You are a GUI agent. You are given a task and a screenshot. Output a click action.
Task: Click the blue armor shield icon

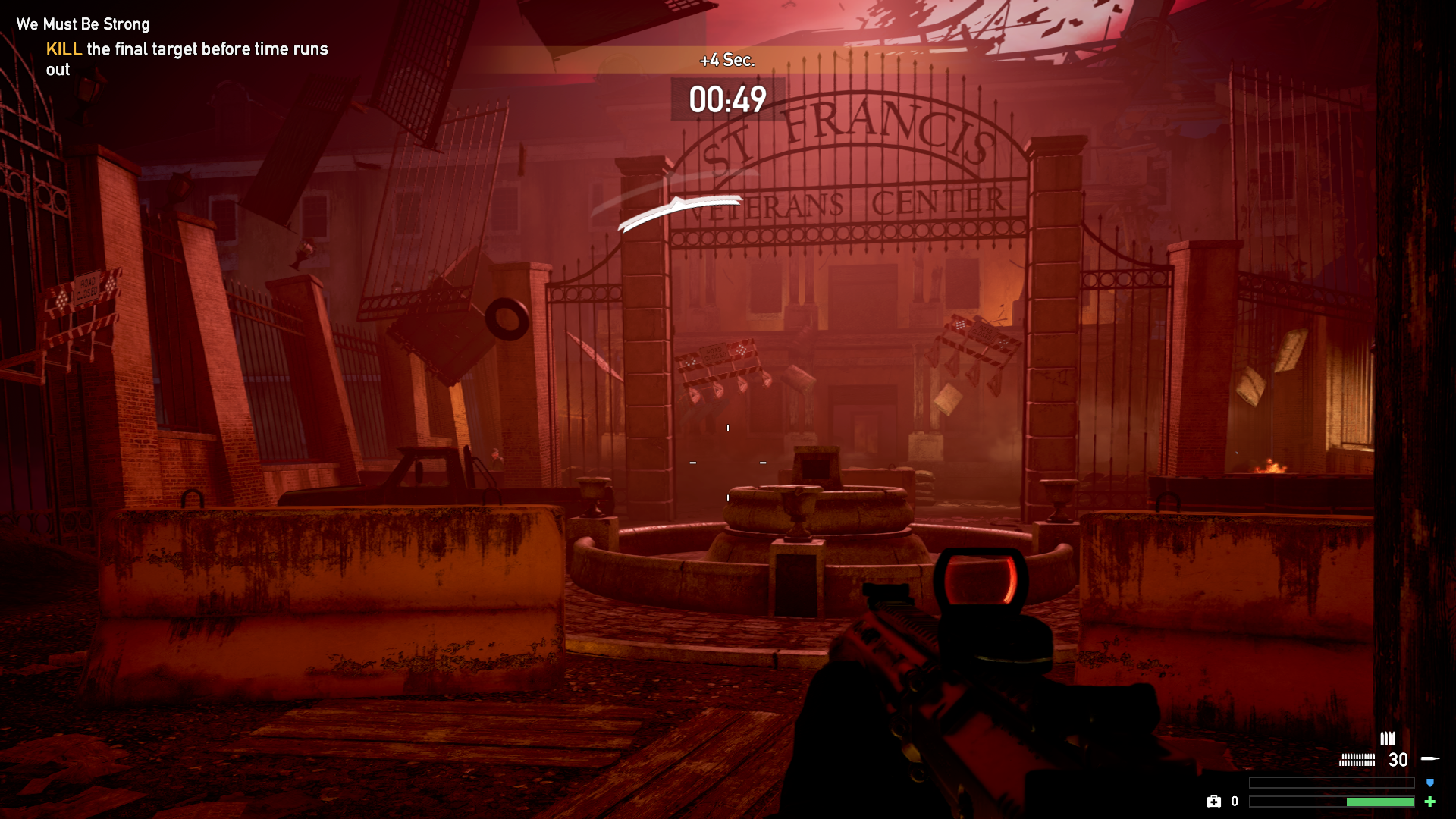click(x=1430, y=783)
